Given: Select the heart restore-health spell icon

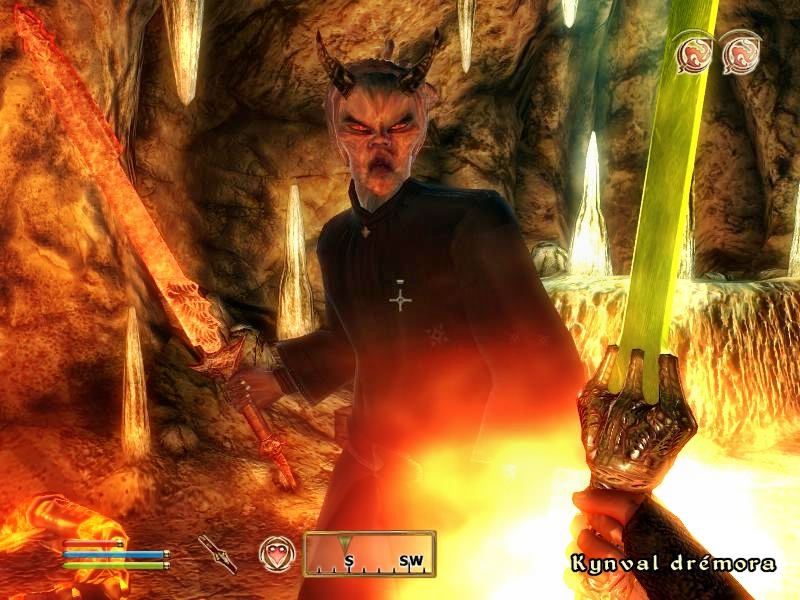Looking at the screenshot, I should point(275,552).
